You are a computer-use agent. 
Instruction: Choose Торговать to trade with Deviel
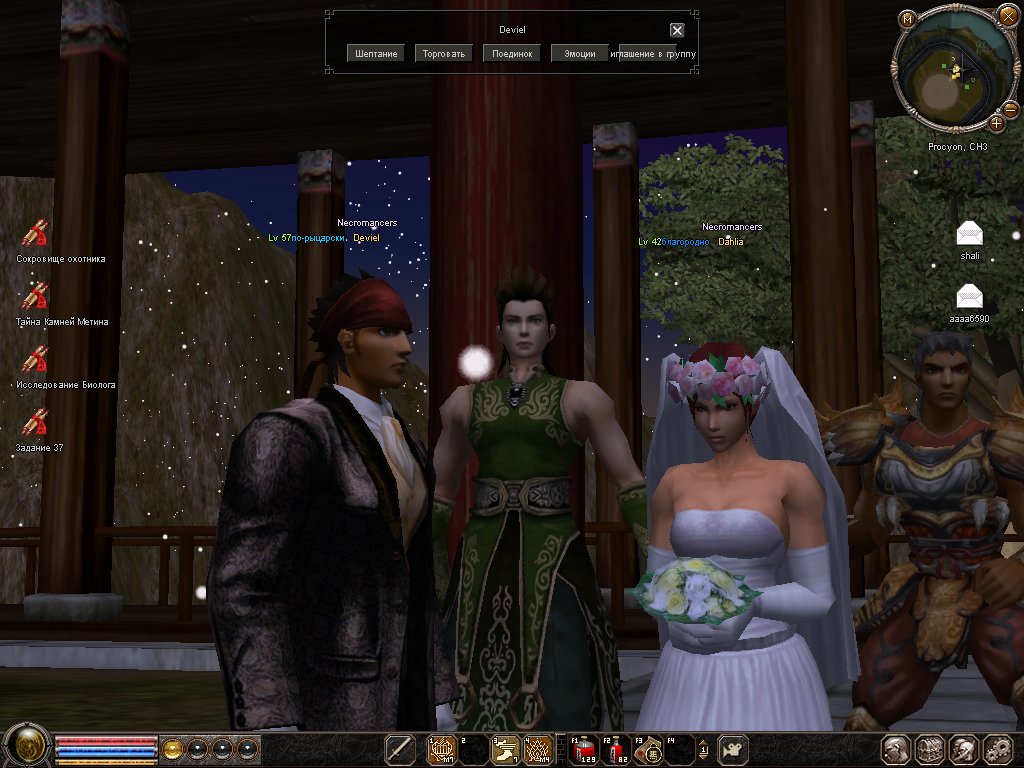[x=444, y=53]
